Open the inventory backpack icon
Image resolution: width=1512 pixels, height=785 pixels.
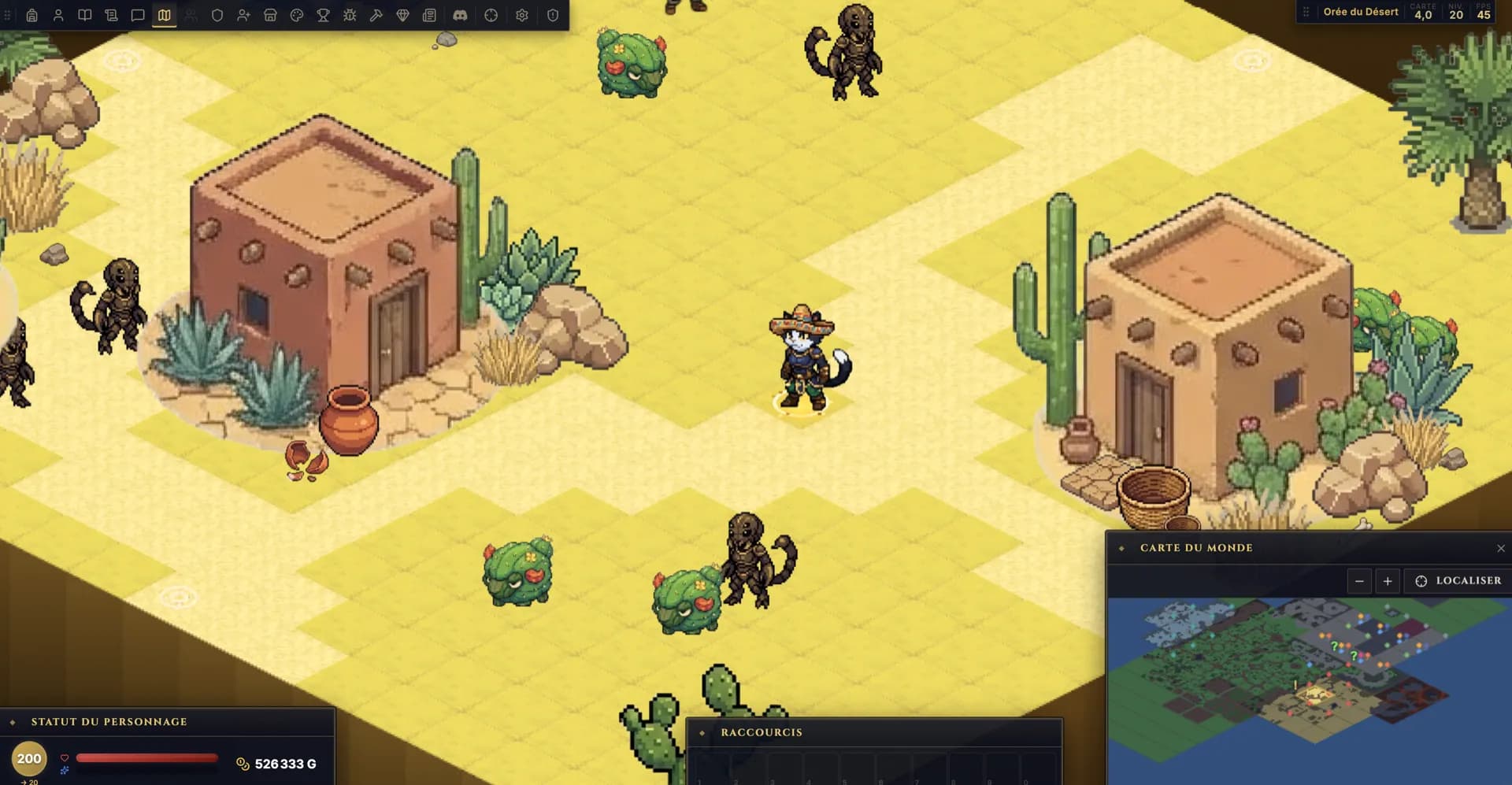point(33,15)
